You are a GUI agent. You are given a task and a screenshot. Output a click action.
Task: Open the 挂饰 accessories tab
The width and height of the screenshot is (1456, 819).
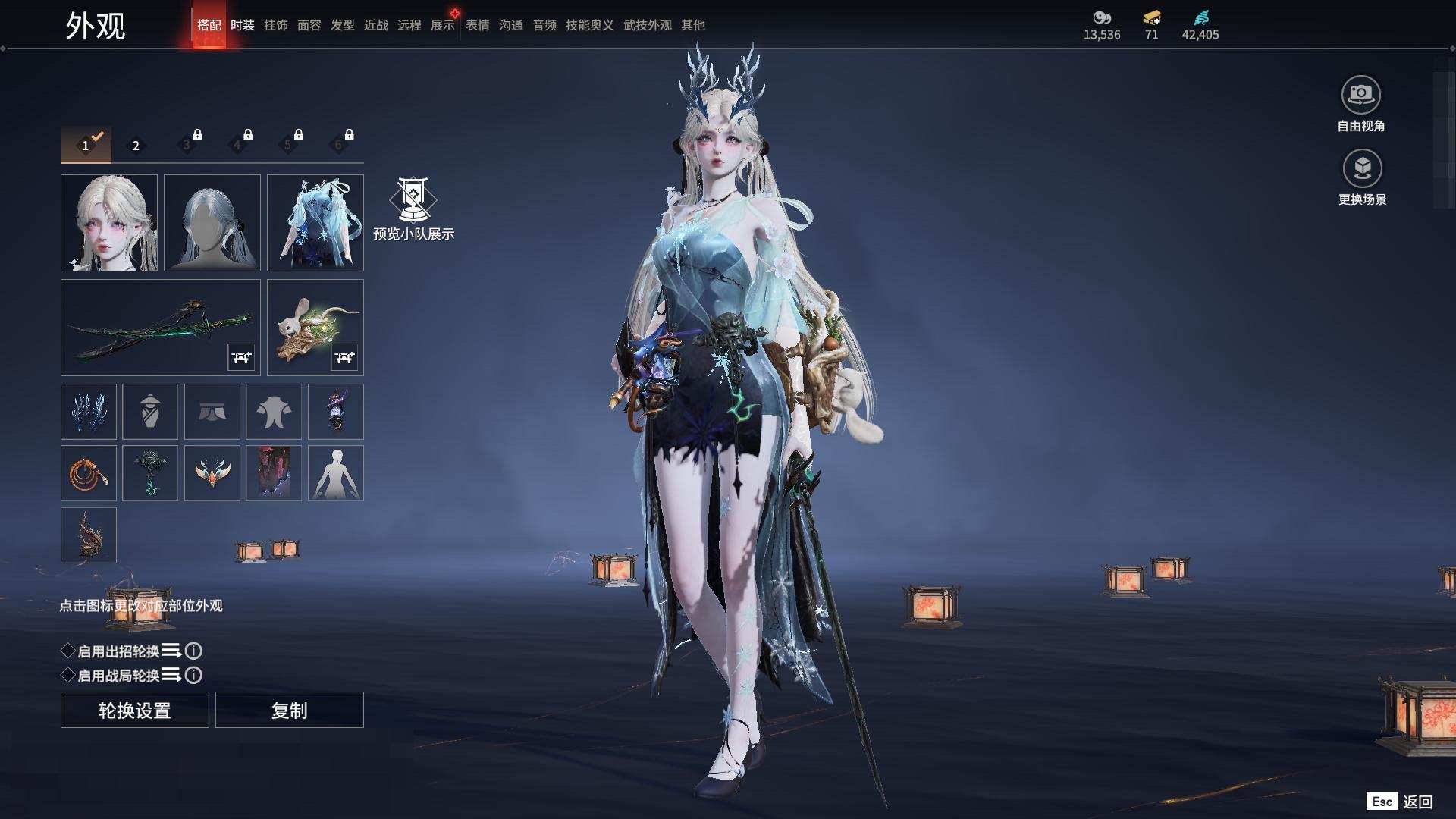(276, 25)
